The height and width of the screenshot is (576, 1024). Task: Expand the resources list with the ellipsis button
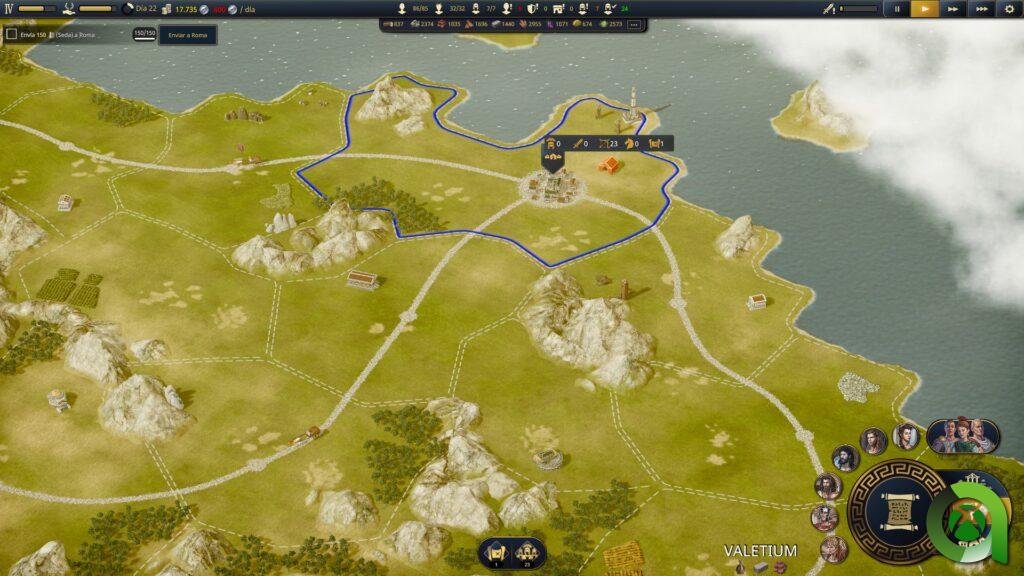tap(633, 24)
